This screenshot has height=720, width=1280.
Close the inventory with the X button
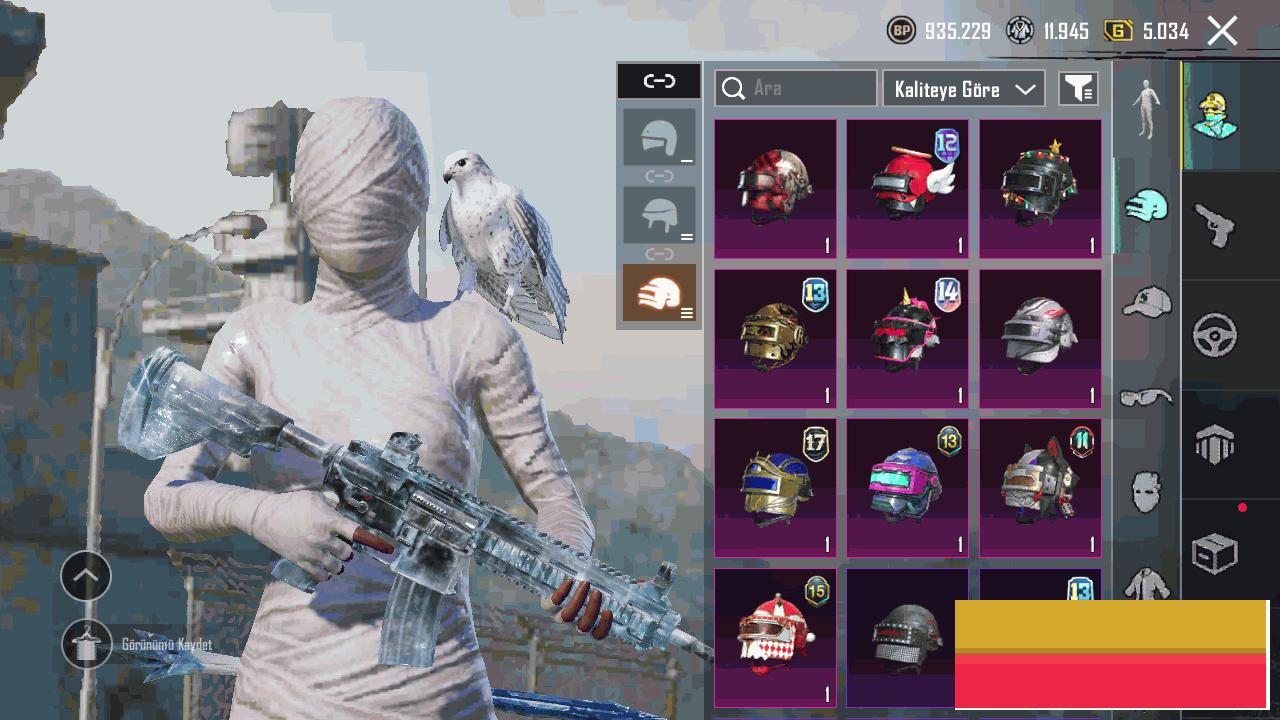[1222, 31]
